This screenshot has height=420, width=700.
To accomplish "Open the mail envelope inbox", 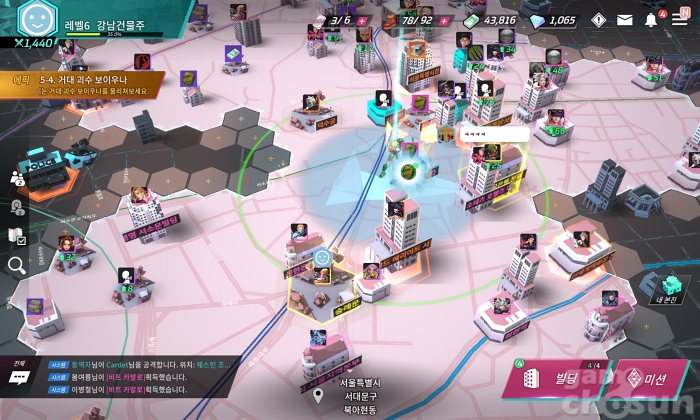I will pyautogui.click(x=625, y=19).
